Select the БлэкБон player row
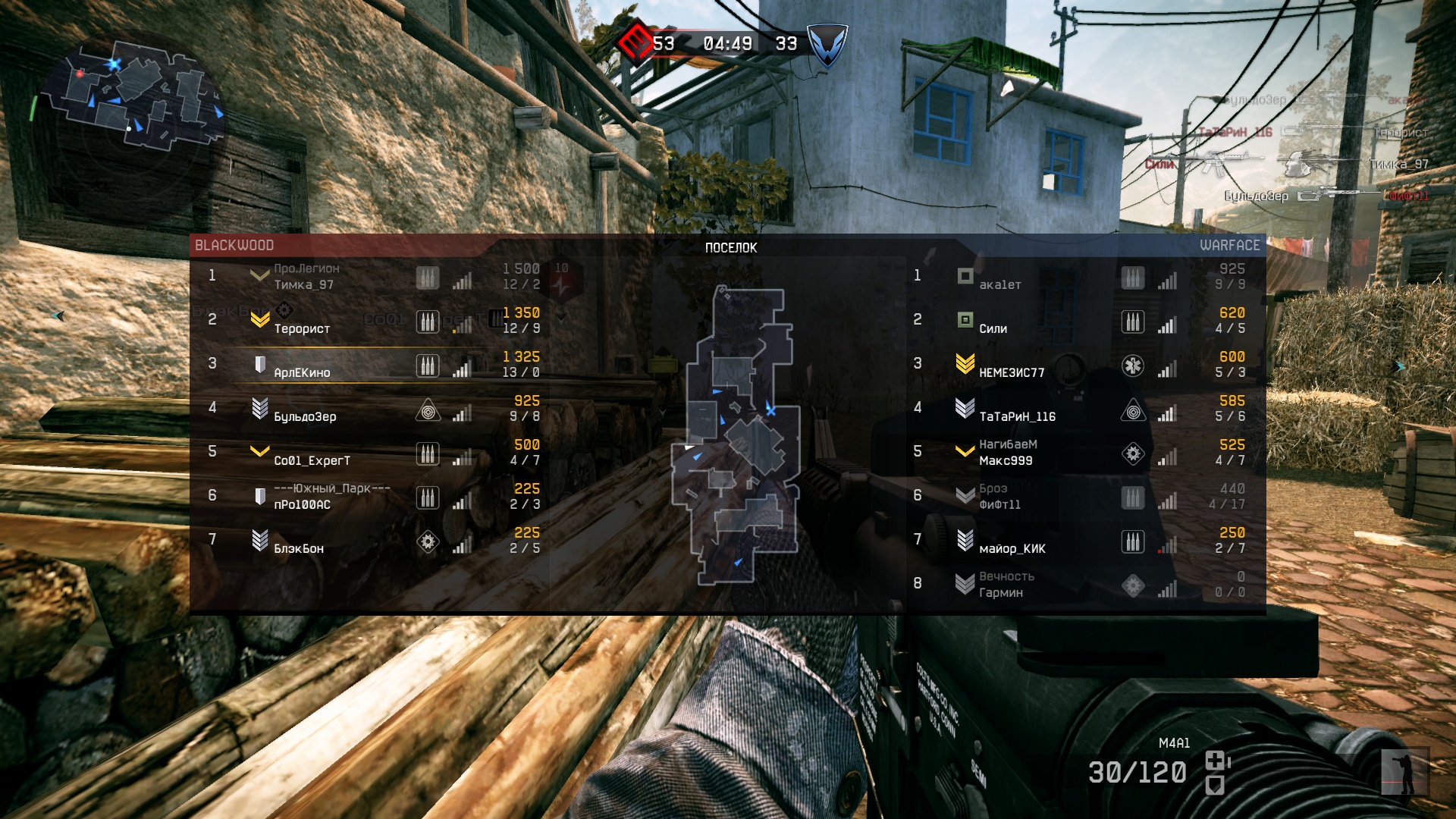 pos(299,549)
